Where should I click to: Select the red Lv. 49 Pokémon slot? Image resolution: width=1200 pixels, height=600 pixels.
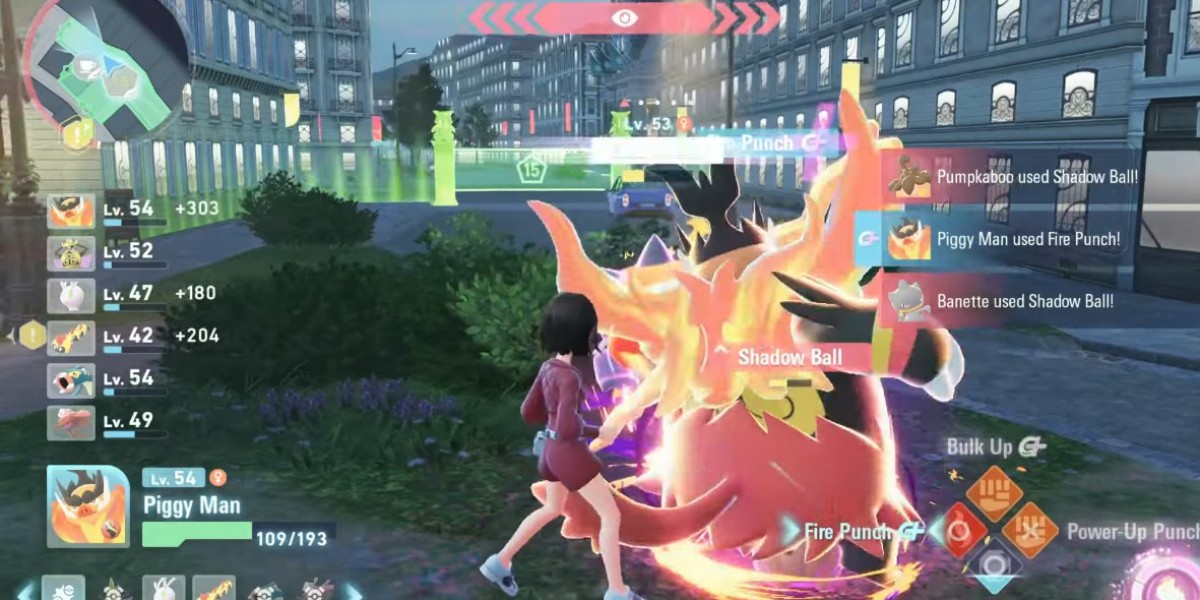pos(71,423)
